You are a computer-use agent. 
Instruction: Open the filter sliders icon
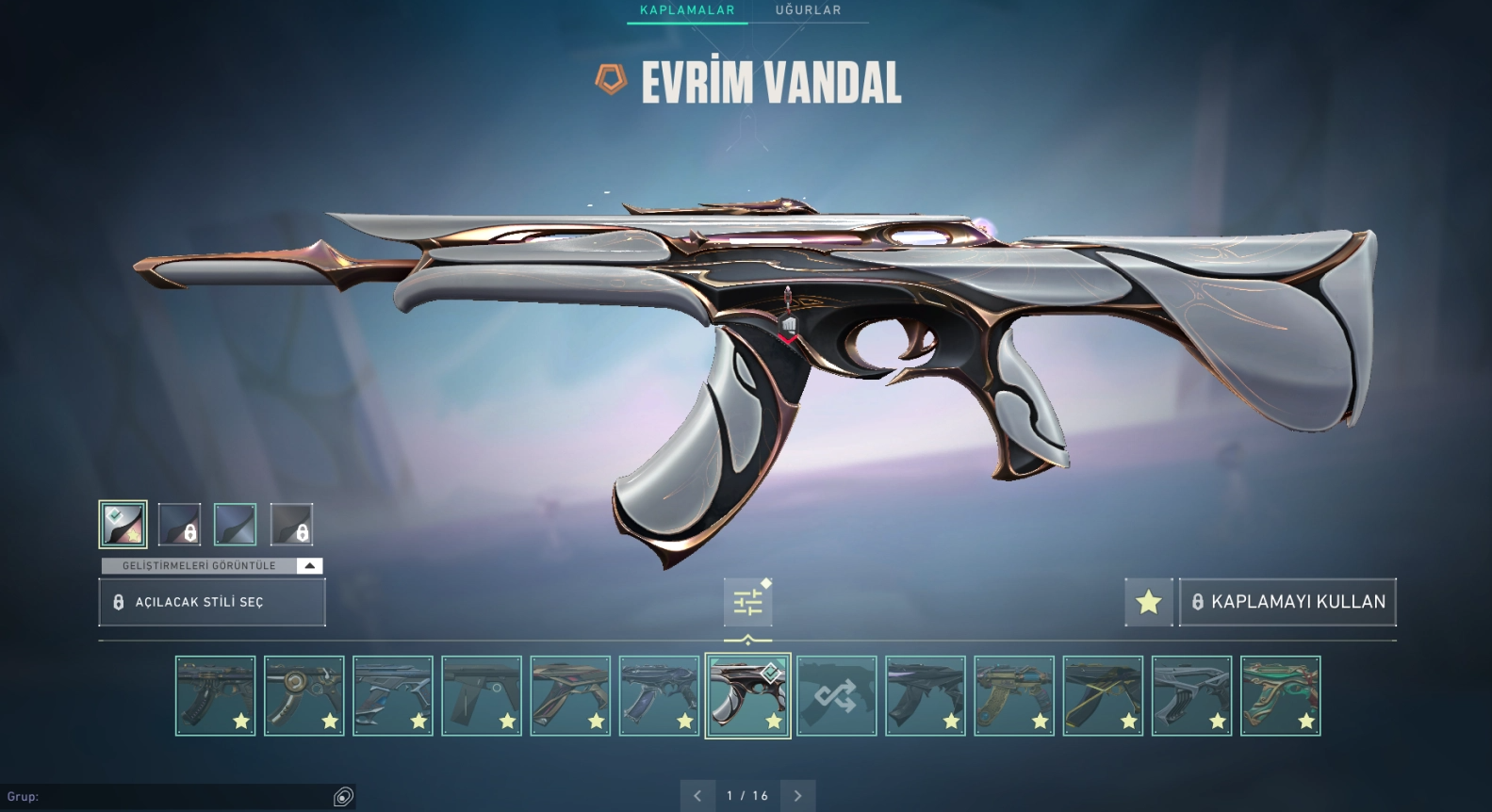(x=747, y=602)
